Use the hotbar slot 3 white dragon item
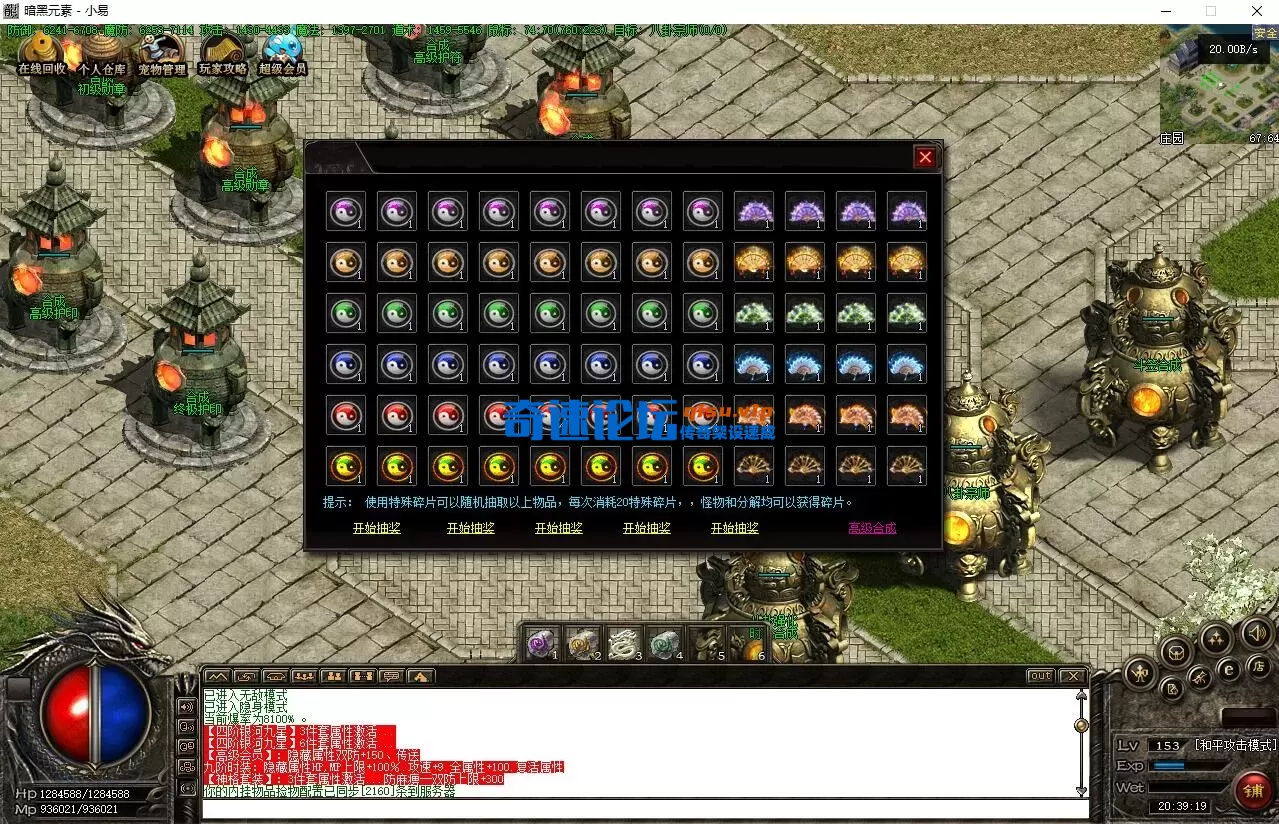The height and width of the screenshot is (824, 1279). coord(621,643)
